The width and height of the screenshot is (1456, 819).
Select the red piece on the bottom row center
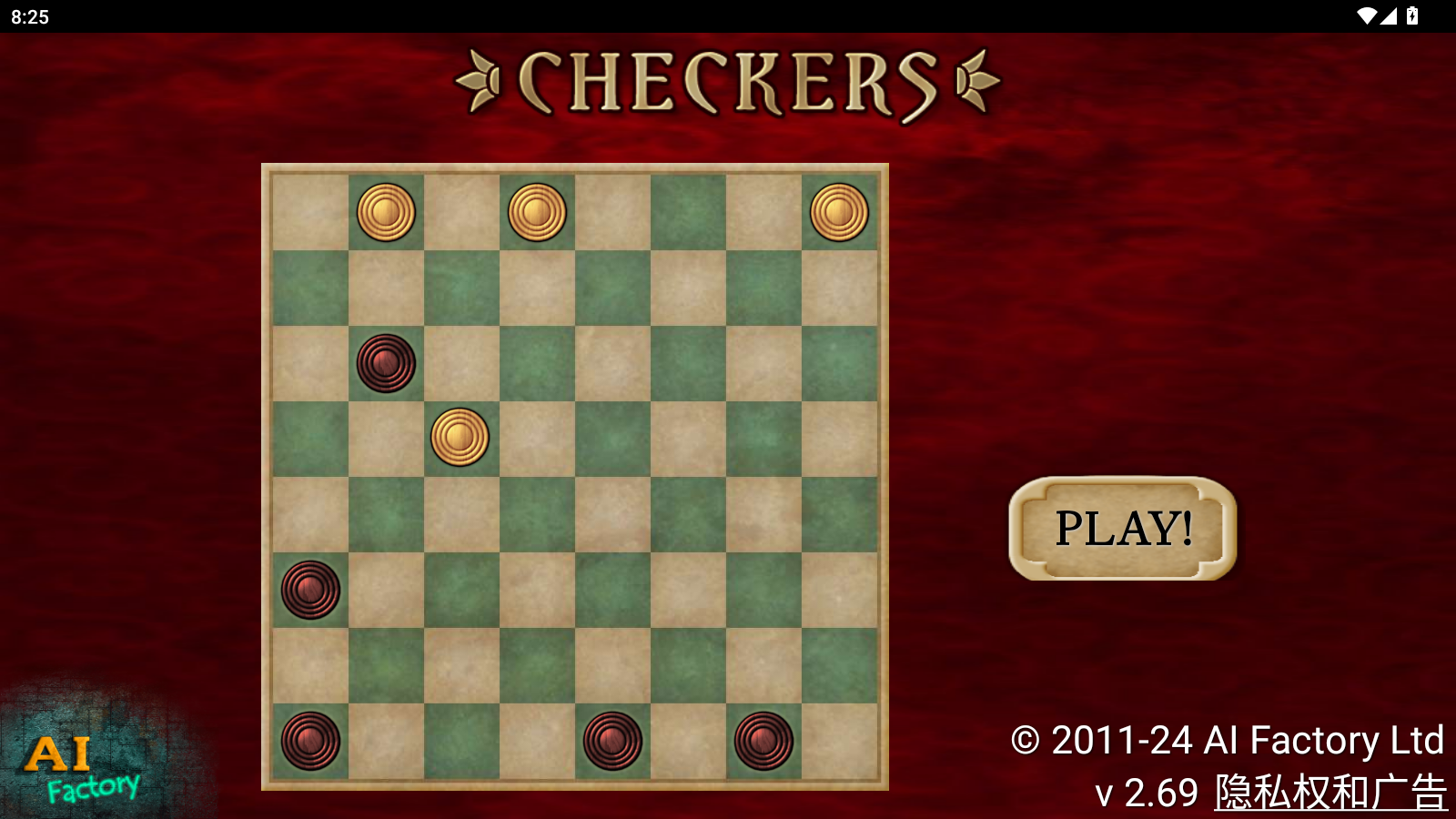(612, 742)
